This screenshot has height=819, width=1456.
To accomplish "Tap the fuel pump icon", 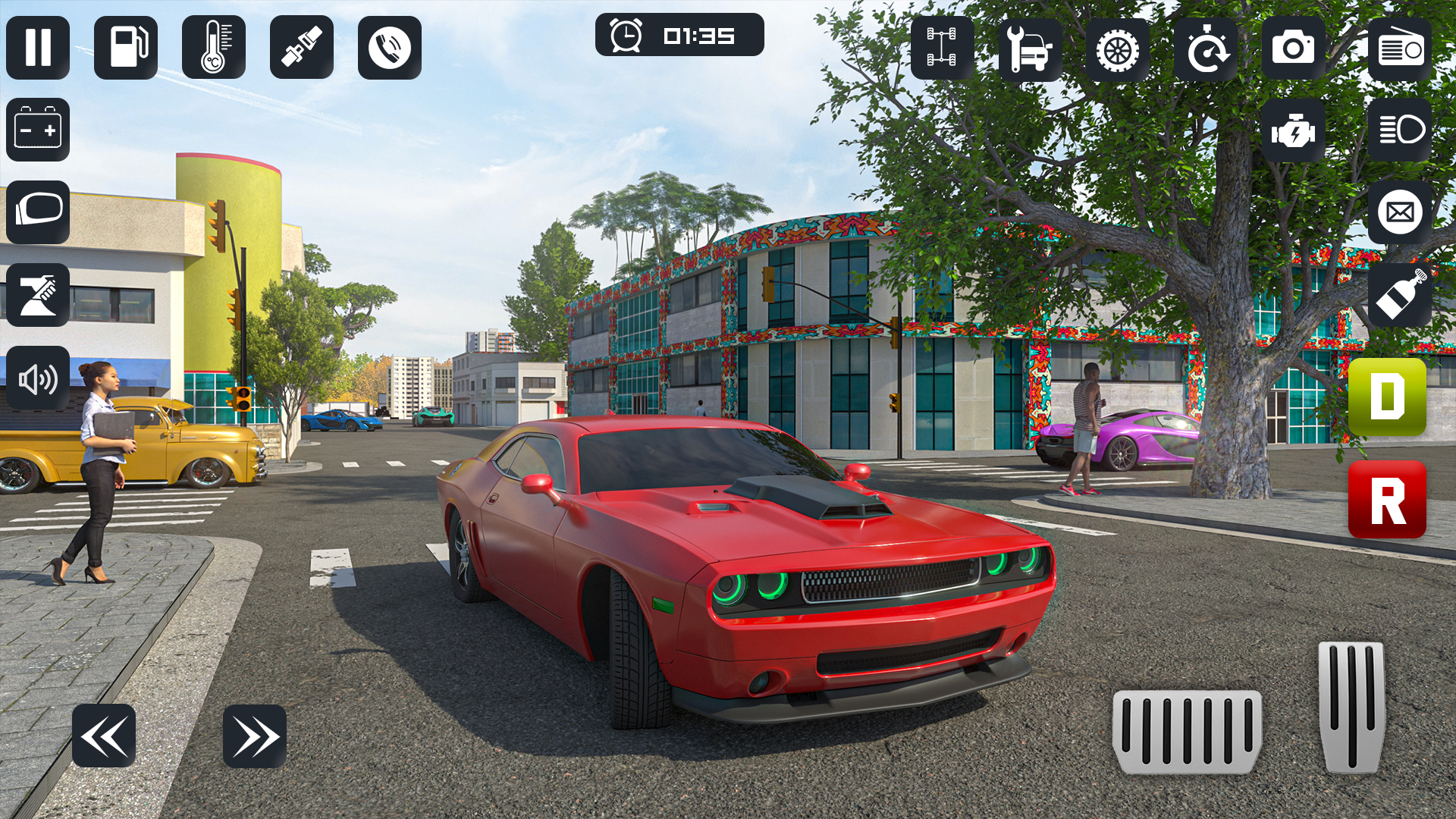I will (x=126, y=47).
